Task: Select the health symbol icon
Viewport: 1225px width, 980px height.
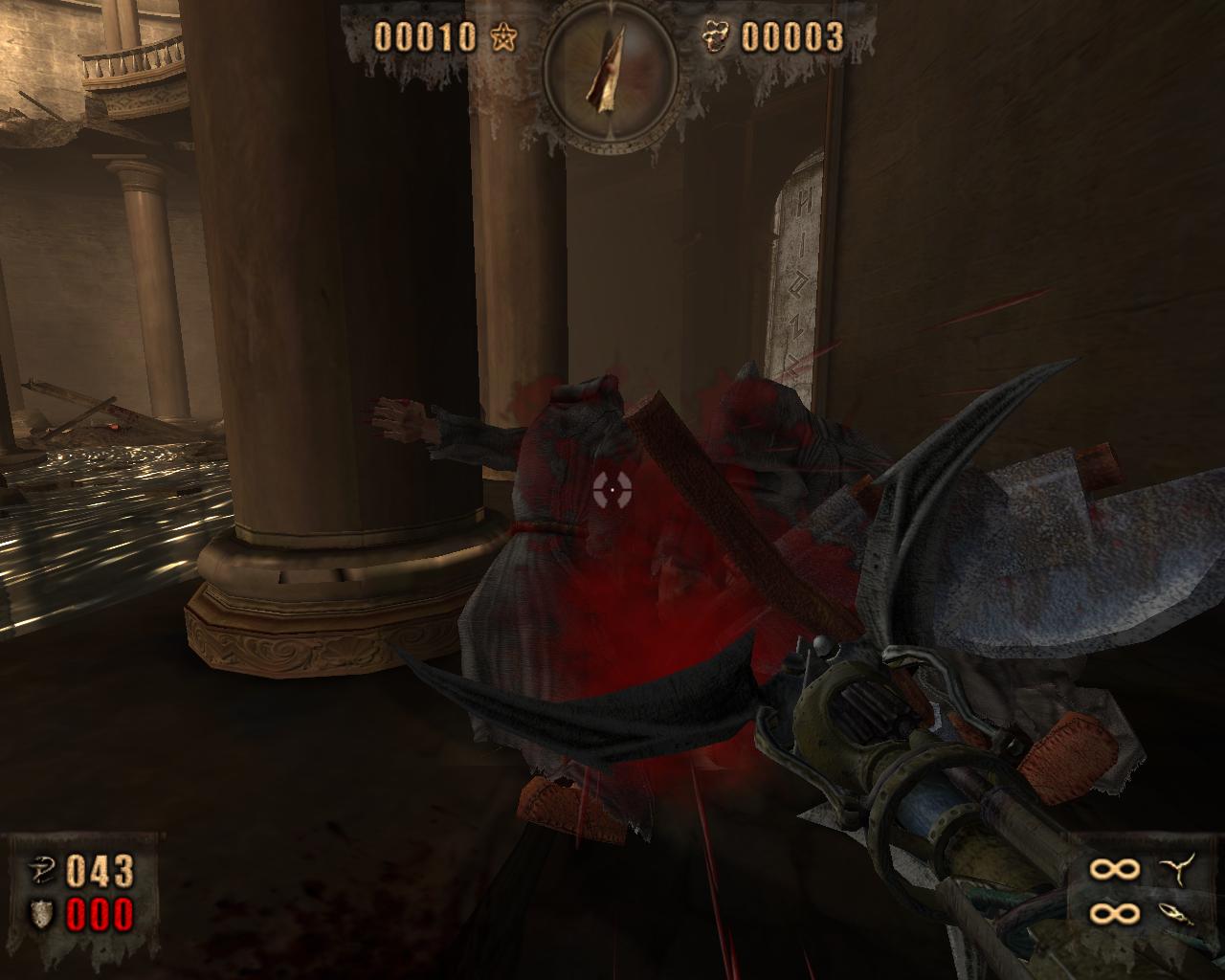Action: (x=41, y=870)
